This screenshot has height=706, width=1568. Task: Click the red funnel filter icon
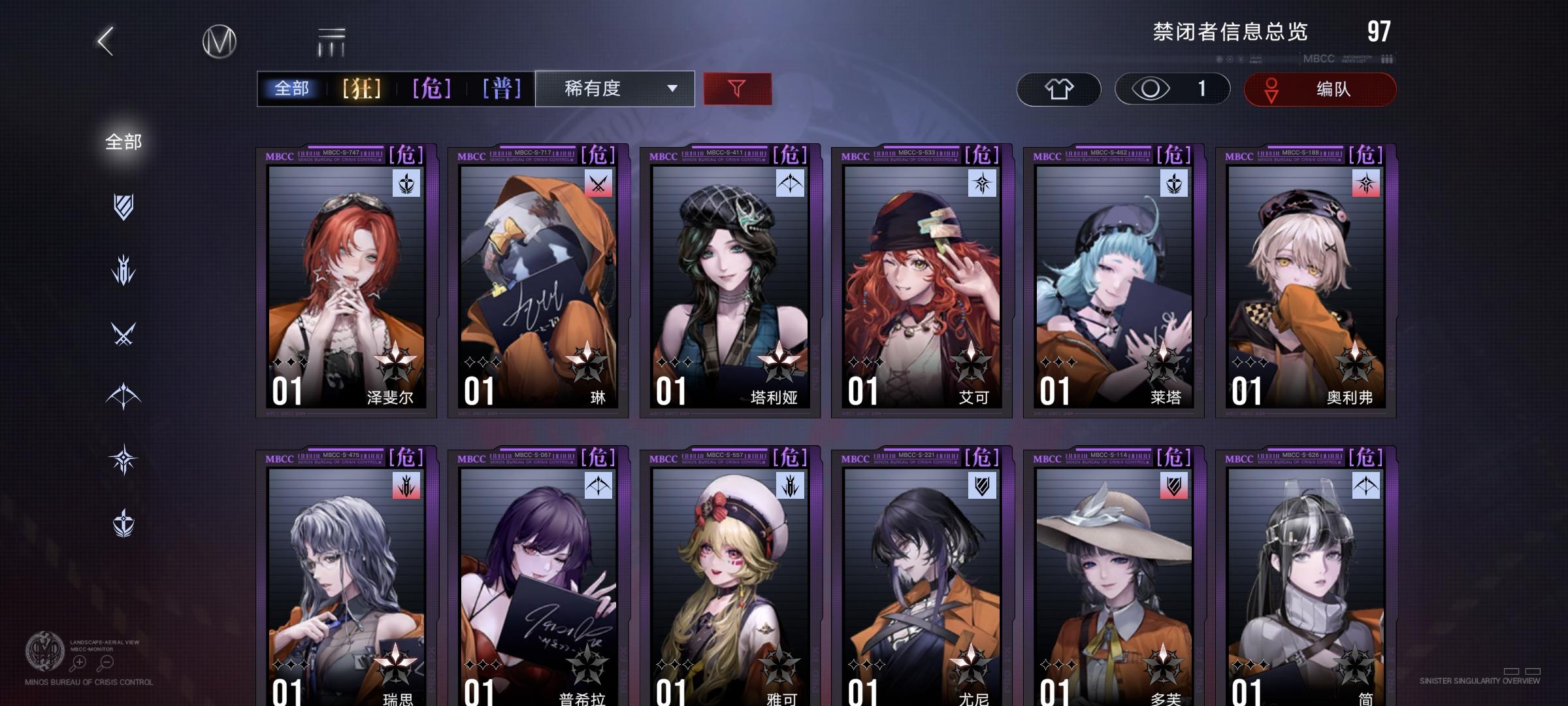(737, 87)
